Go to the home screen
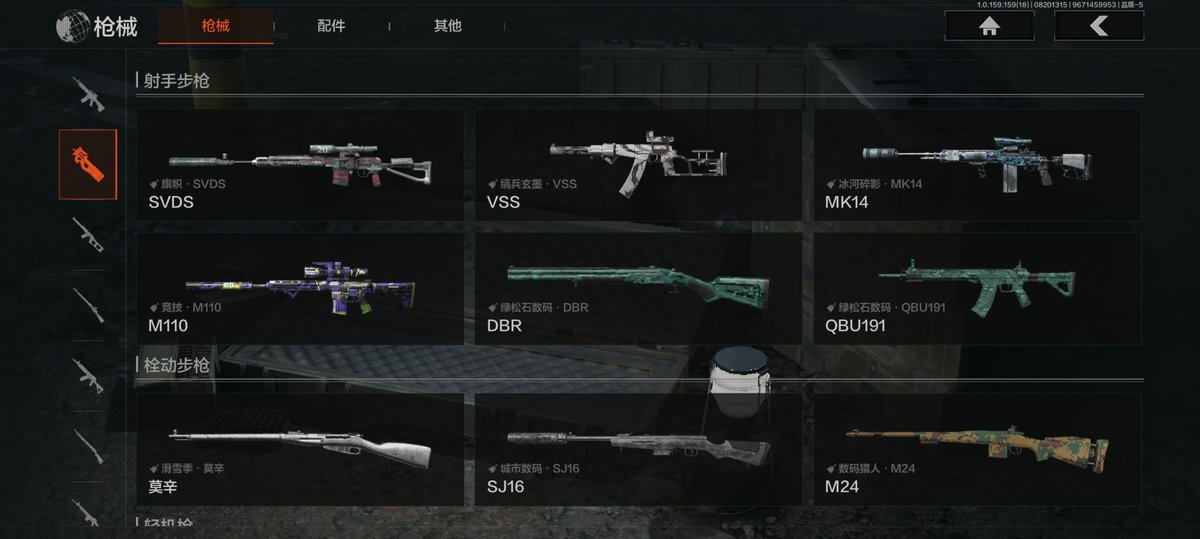1200x539 pixels. [989, 26]
